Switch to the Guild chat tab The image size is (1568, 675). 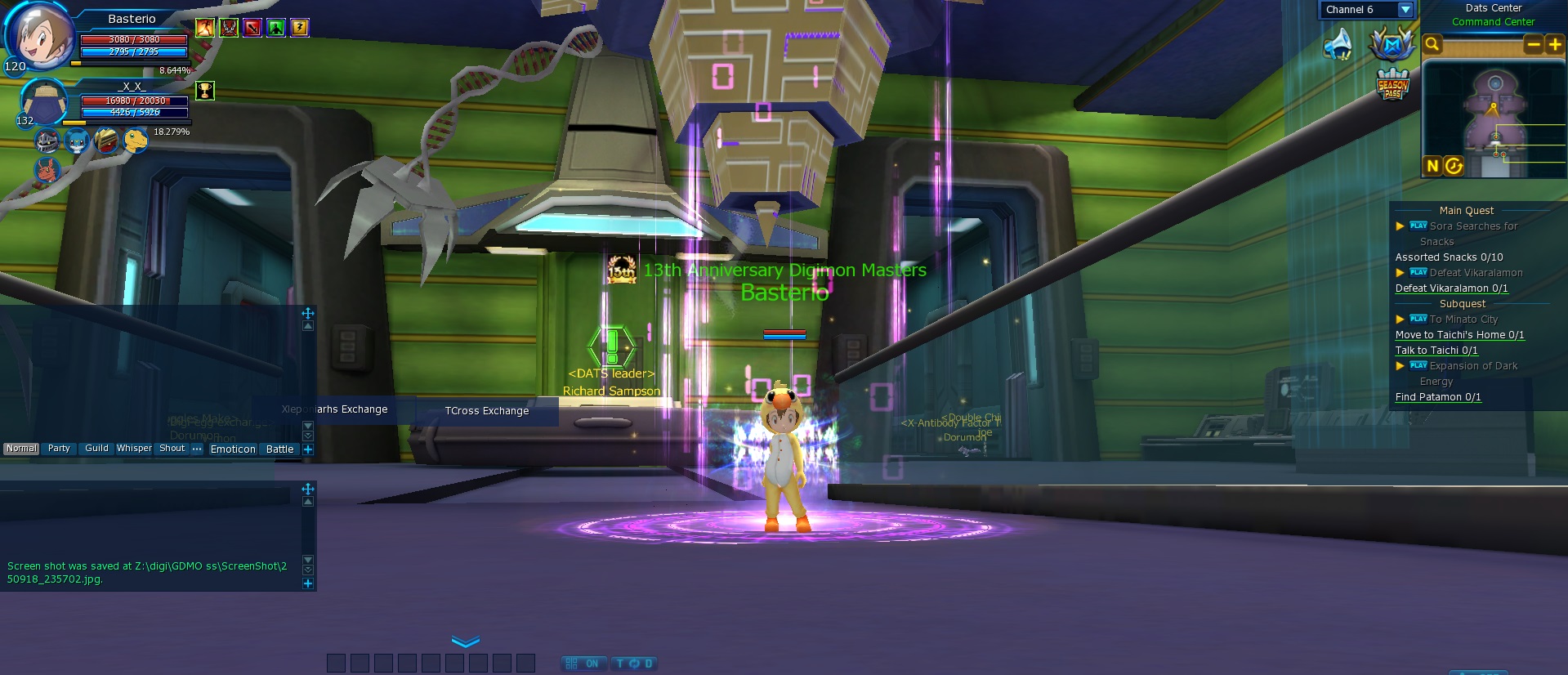point(96,449)
